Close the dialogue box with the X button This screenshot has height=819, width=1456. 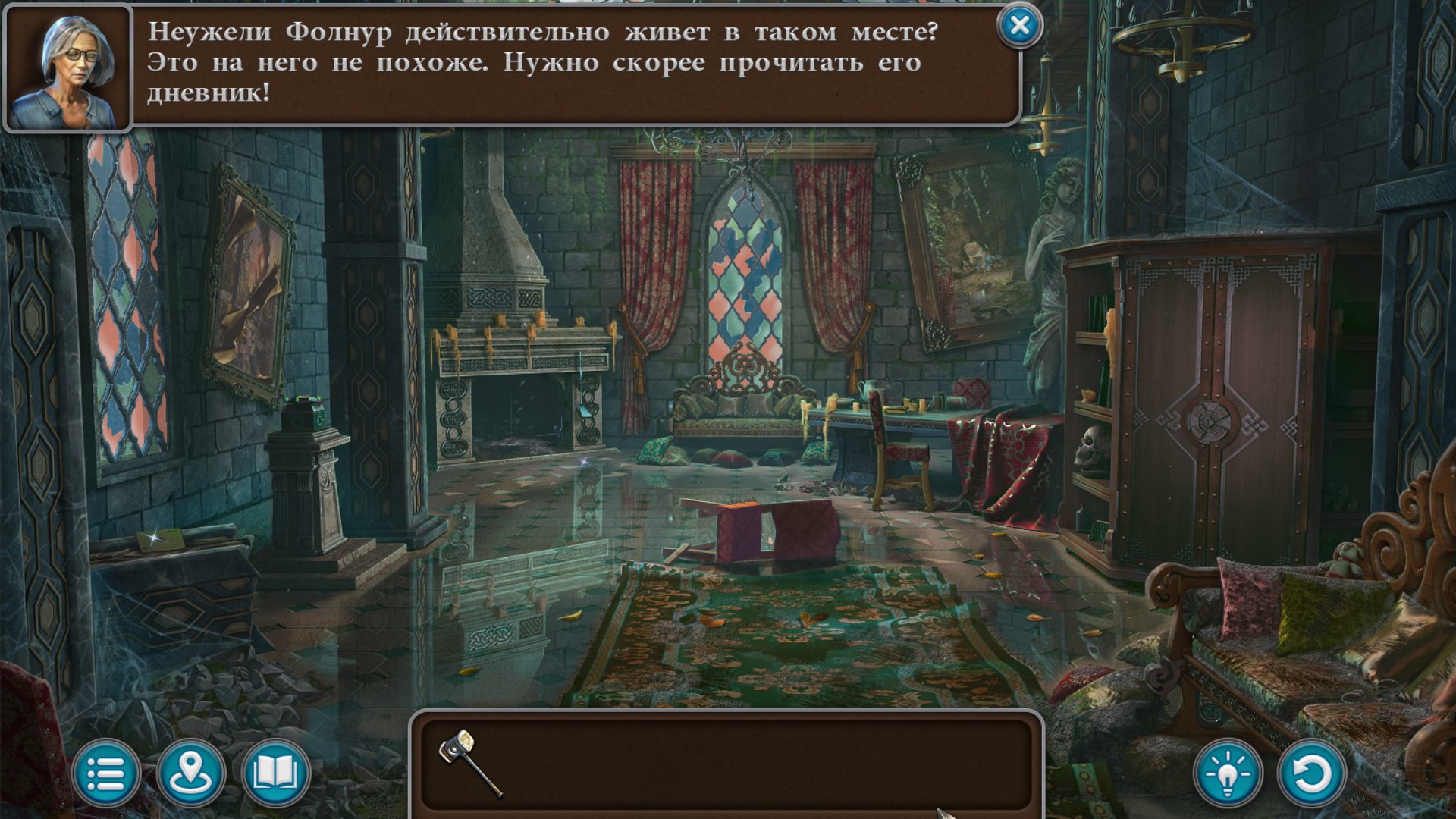tap(1020, 27)
